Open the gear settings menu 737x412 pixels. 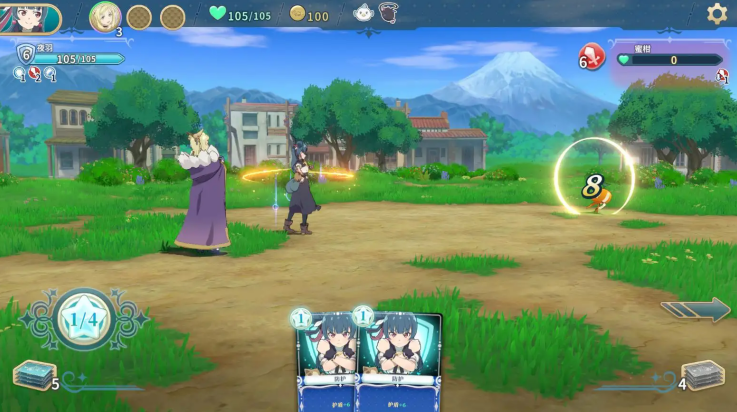click(717, 14)
